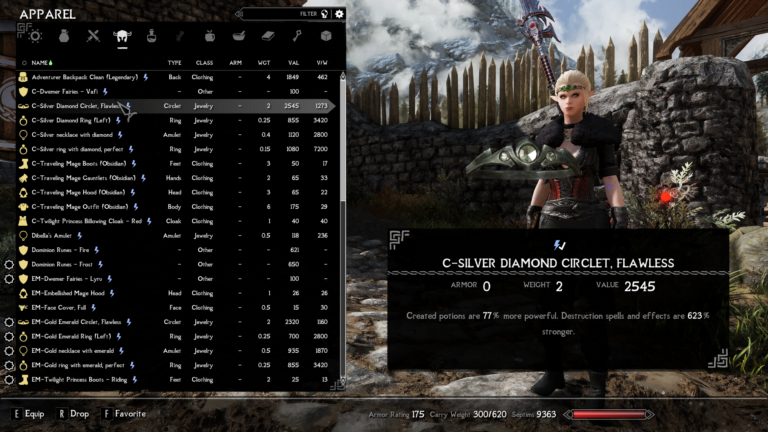
Task: Select the Dominion Runes - Fire entry
Action: [67, 250]
